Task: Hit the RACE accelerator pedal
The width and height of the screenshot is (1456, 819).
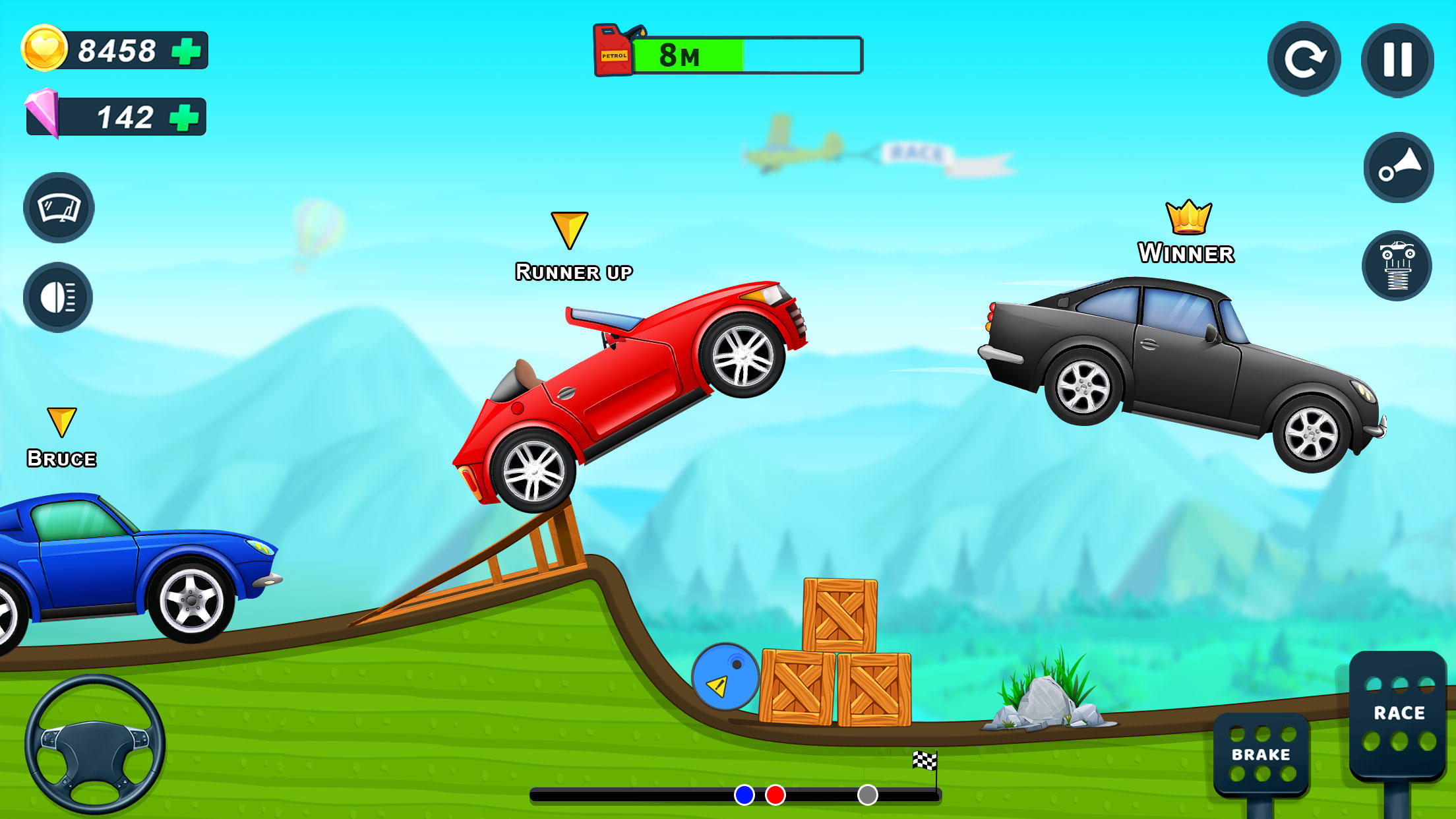Action: pos(1398,714)
